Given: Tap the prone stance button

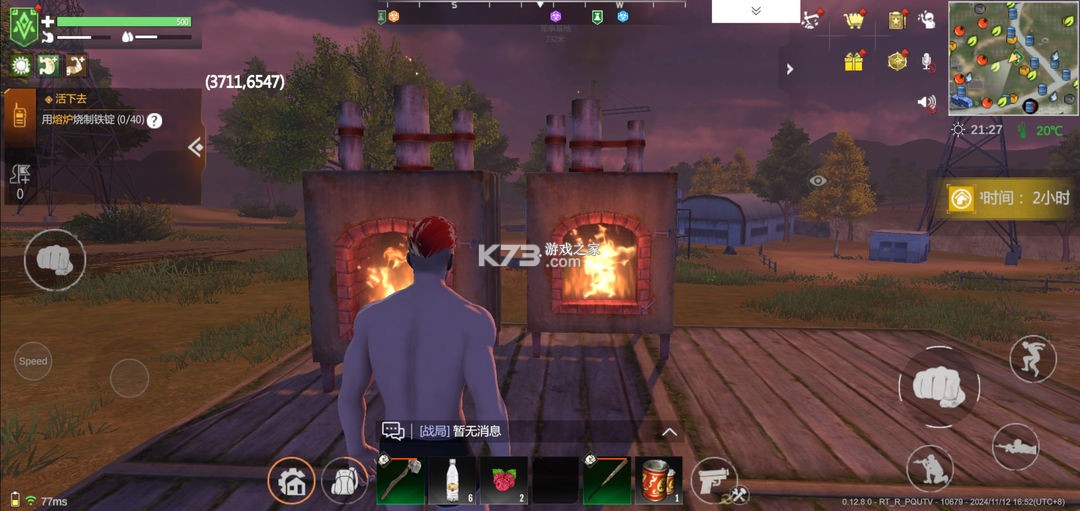Looking at the screenshot, I should 1015,447.
